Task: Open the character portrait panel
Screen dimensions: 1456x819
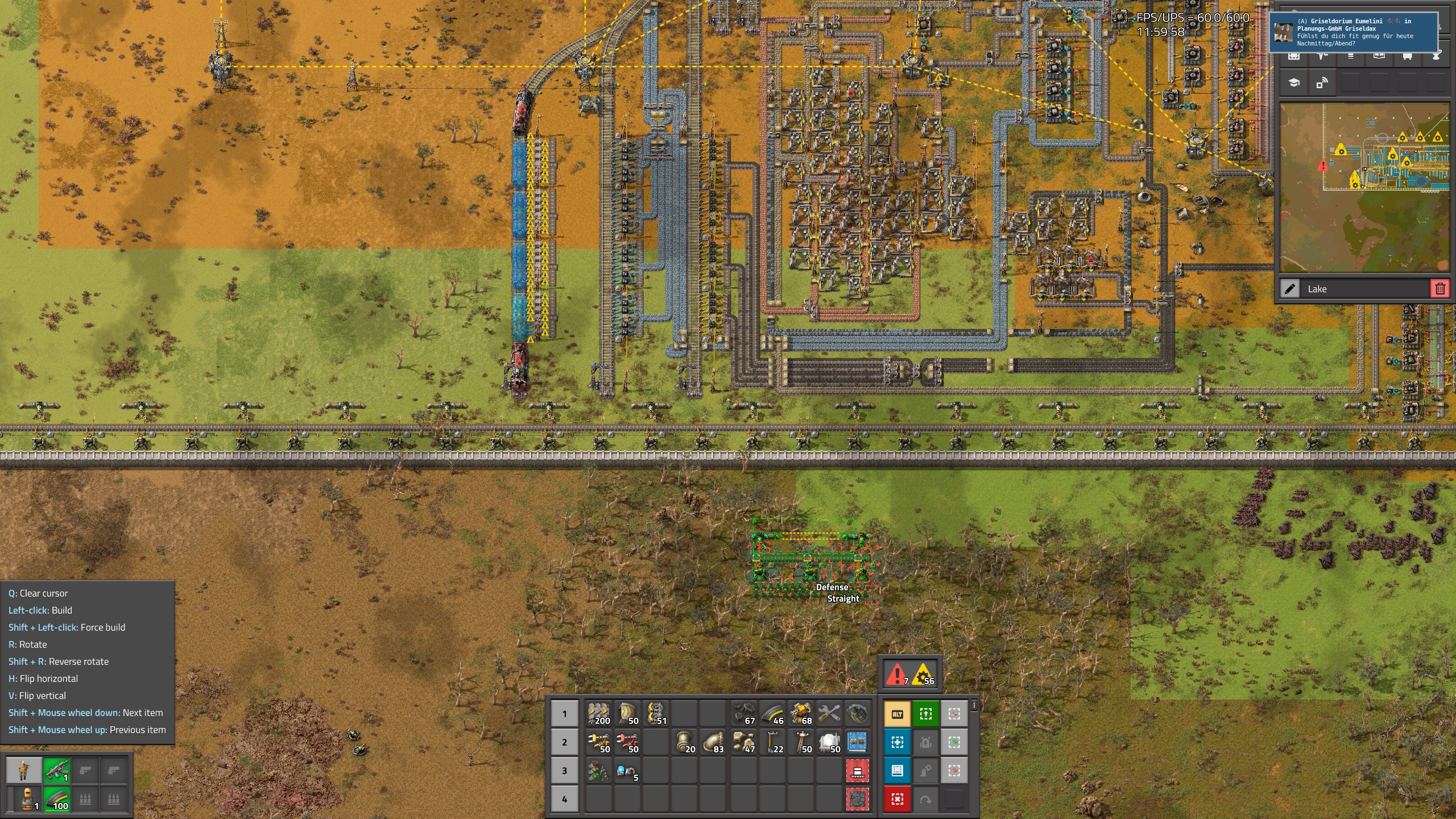Action: (x=23, y=771)
